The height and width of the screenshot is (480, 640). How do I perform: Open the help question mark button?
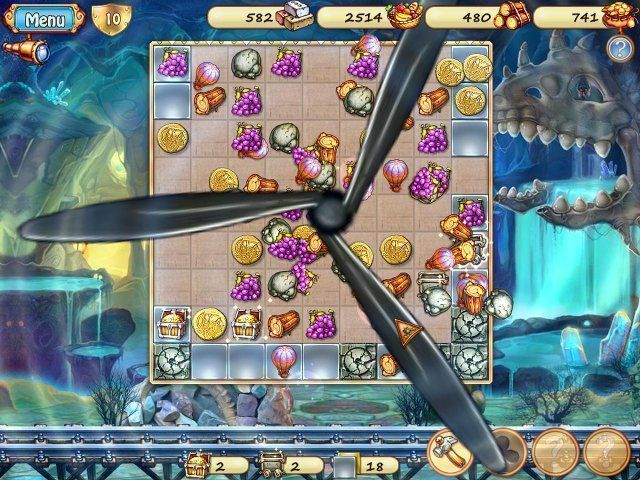(618, 48)
